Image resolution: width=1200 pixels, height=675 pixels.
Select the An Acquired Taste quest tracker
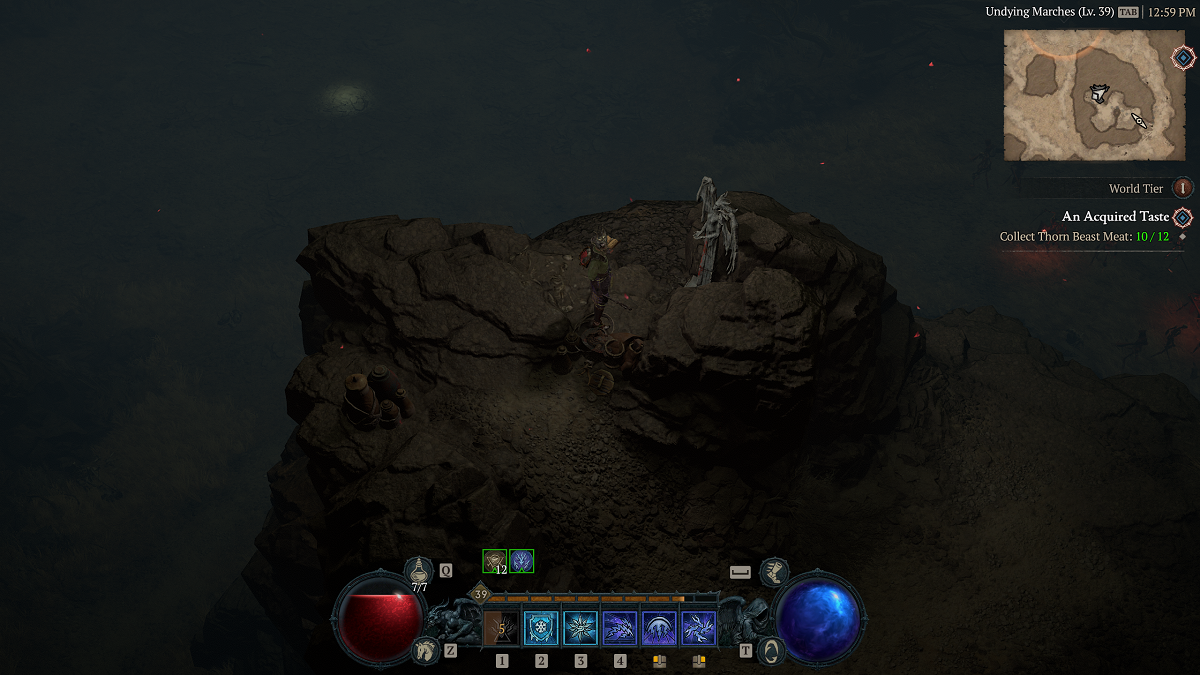(1114, 217)
